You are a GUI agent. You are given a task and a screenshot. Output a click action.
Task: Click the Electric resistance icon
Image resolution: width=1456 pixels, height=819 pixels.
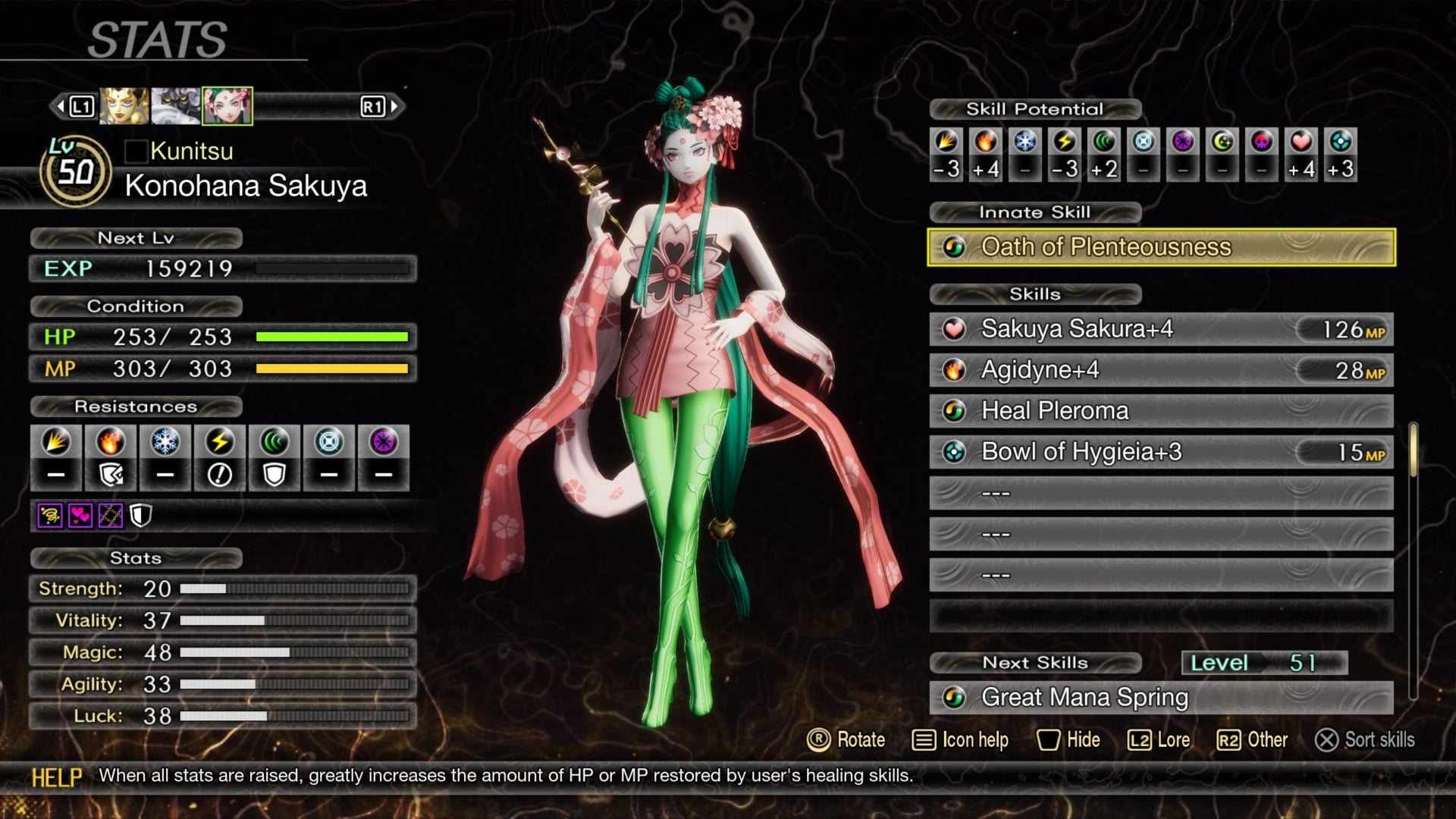pos(220,444)
